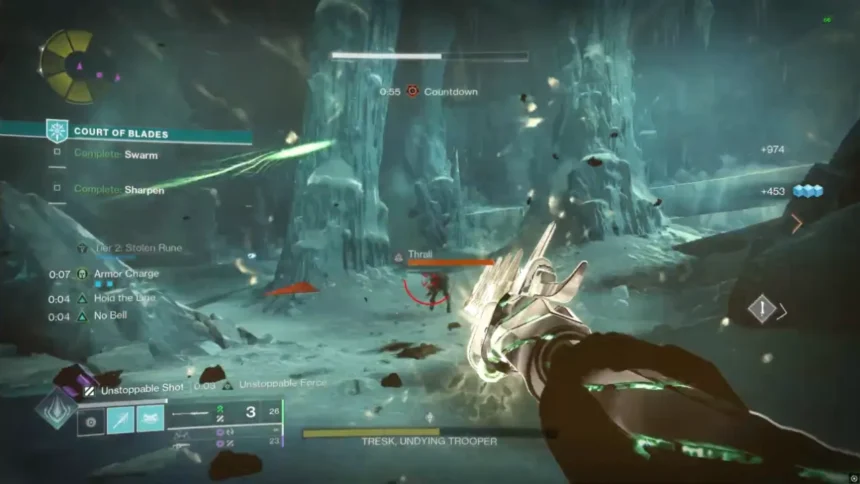Activate the diamond Super ability icon

(54, 410)
